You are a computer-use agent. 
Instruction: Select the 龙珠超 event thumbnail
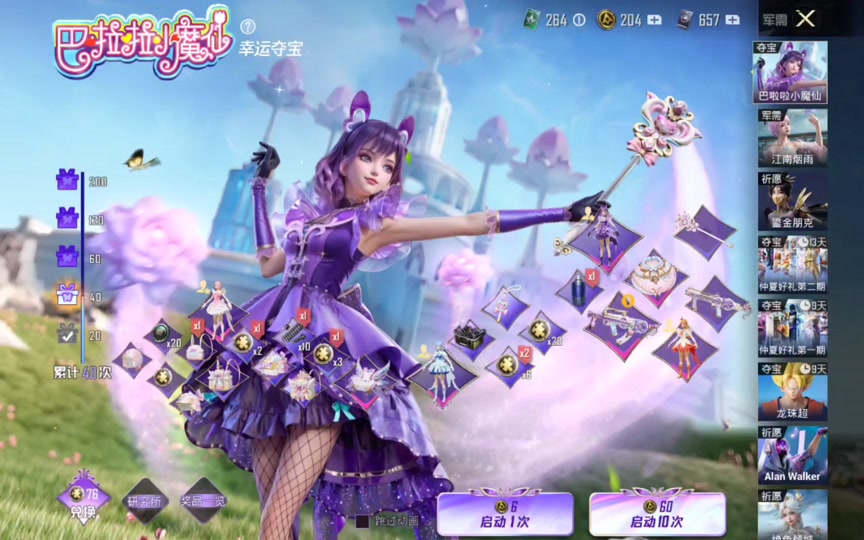coord(790,393)
